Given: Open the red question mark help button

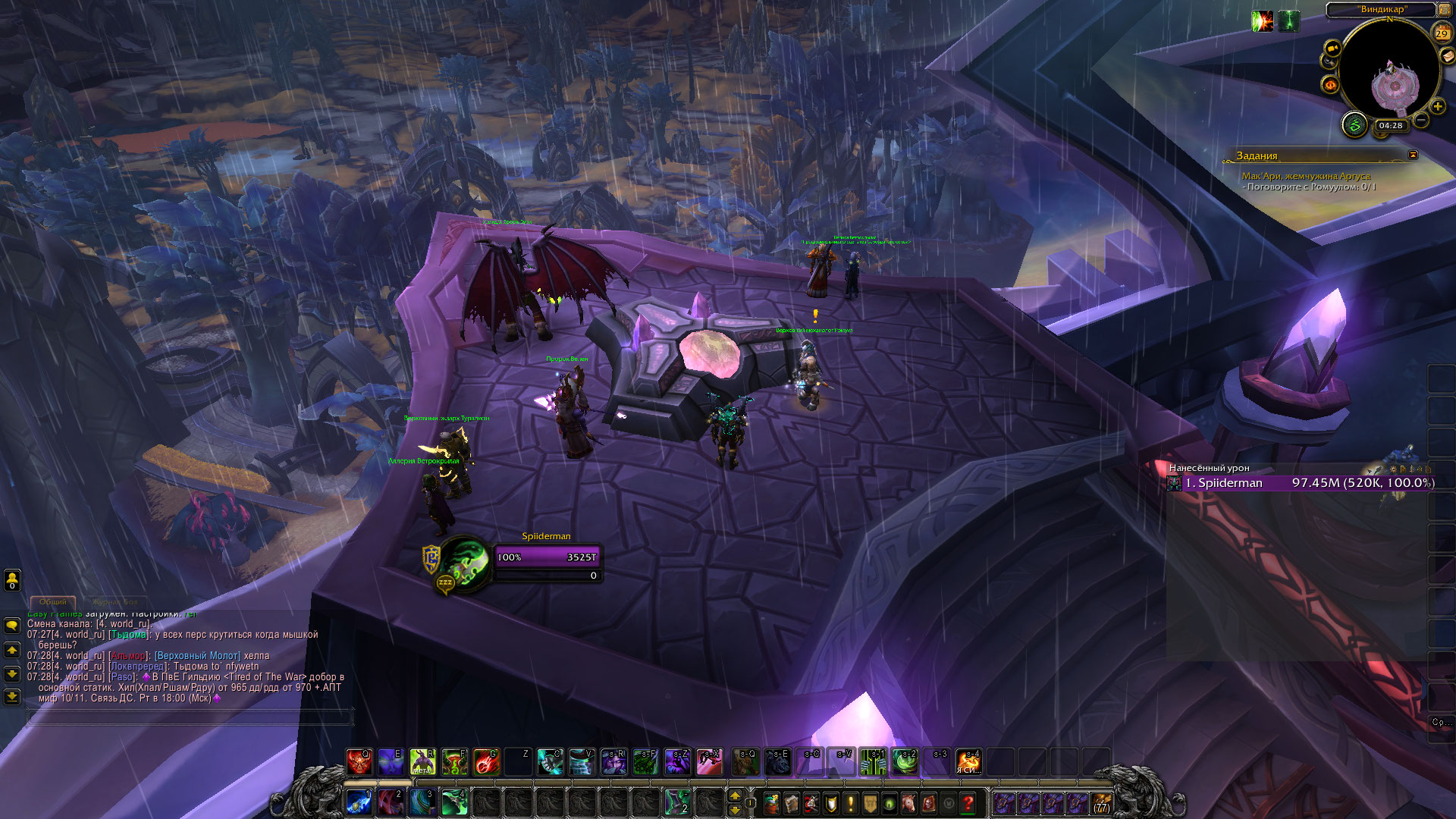Looking at the screenshot, I should tap(968, 802).
